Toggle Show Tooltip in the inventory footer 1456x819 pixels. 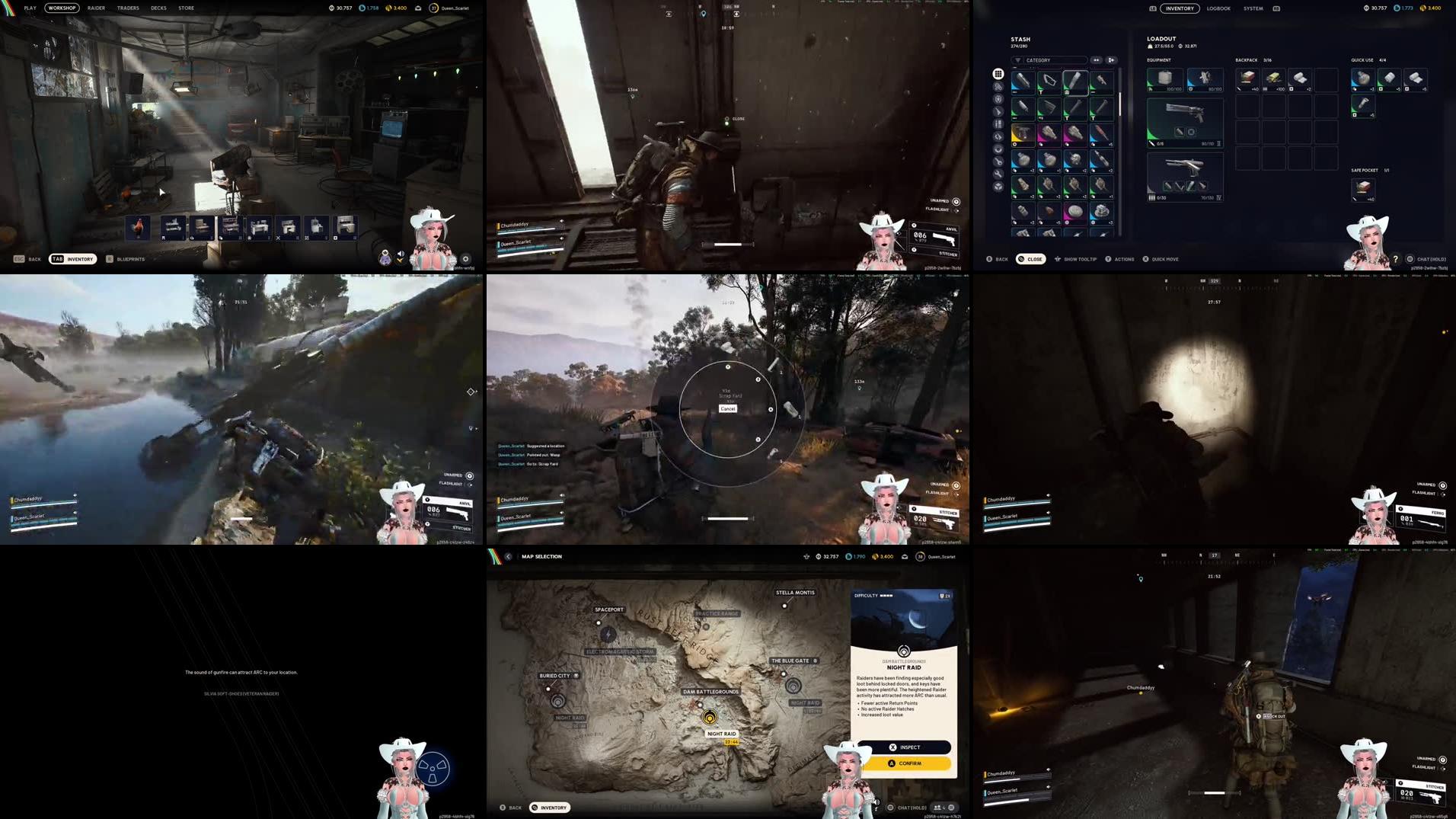1080,259
